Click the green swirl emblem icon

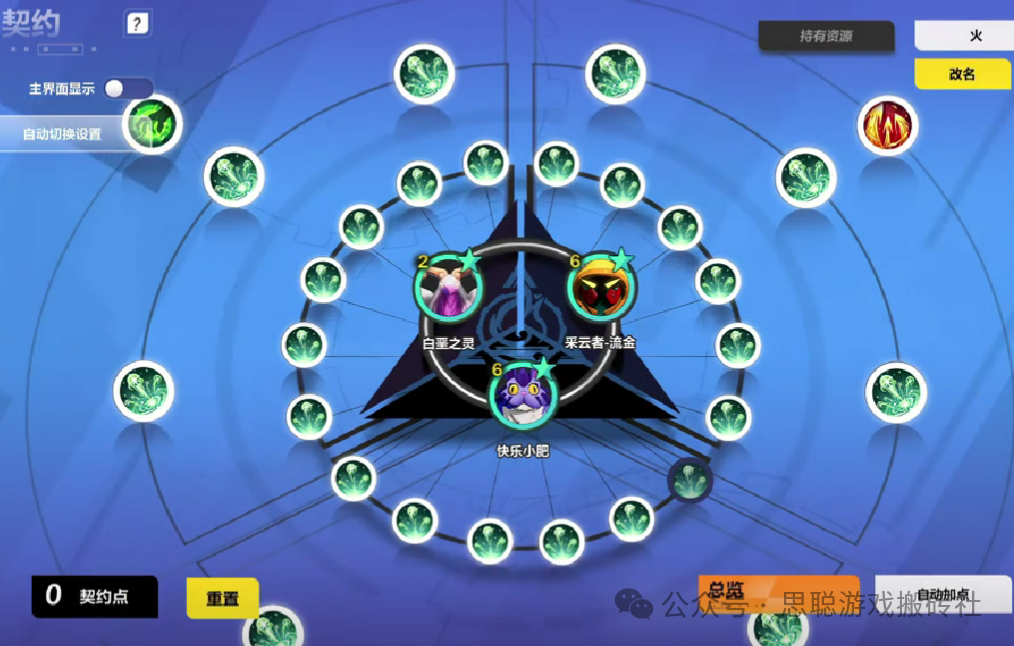point(153,124)
